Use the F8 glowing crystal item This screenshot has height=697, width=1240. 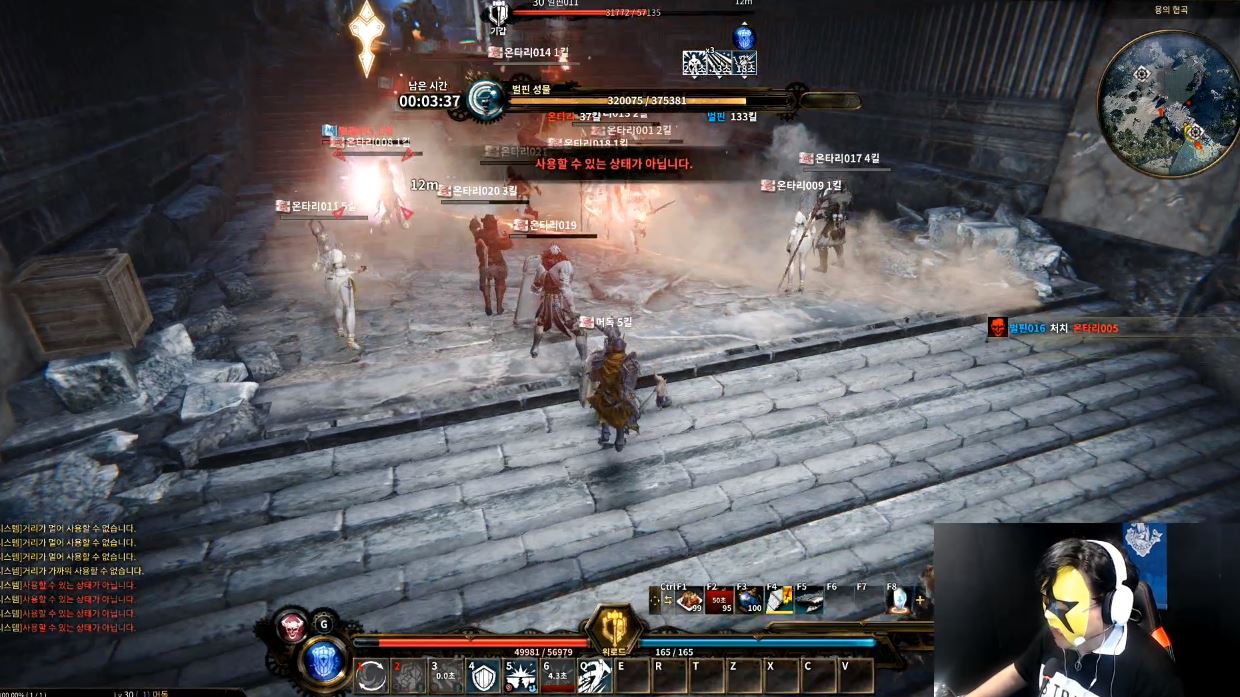[898, 601]
